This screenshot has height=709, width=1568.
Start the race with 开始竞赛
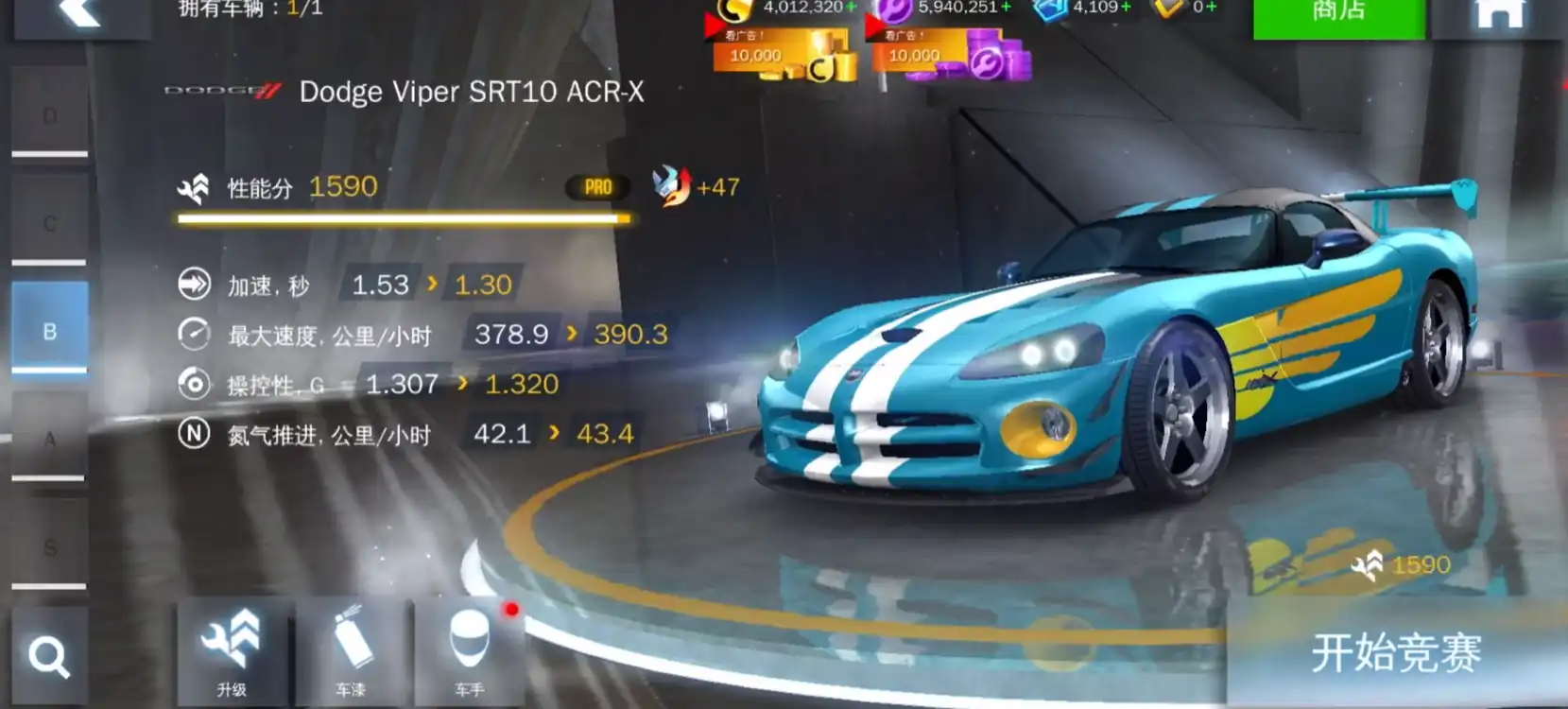coord(1395,654)
